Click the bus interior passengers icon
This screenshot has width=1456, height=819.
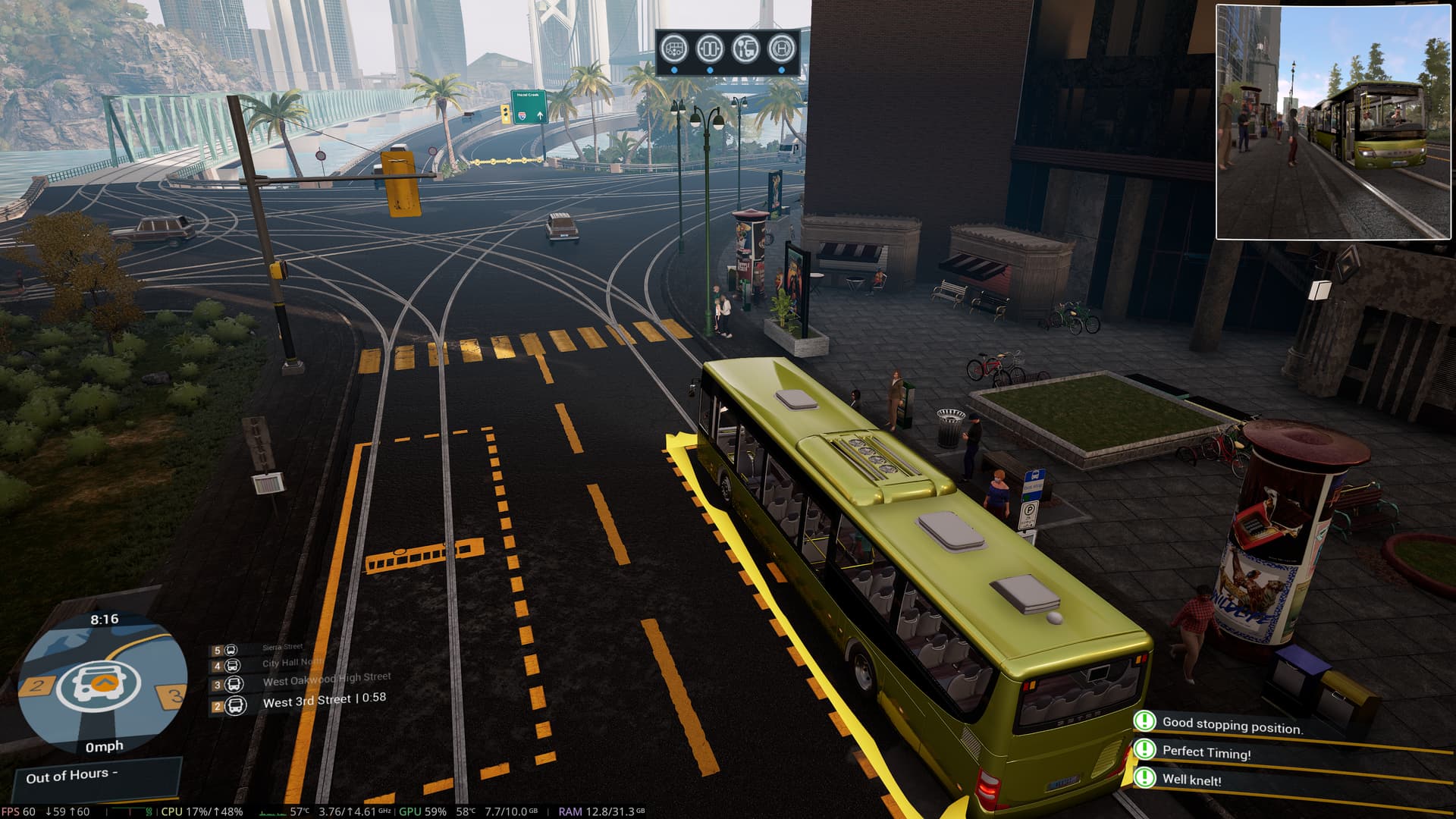[674, 49]
